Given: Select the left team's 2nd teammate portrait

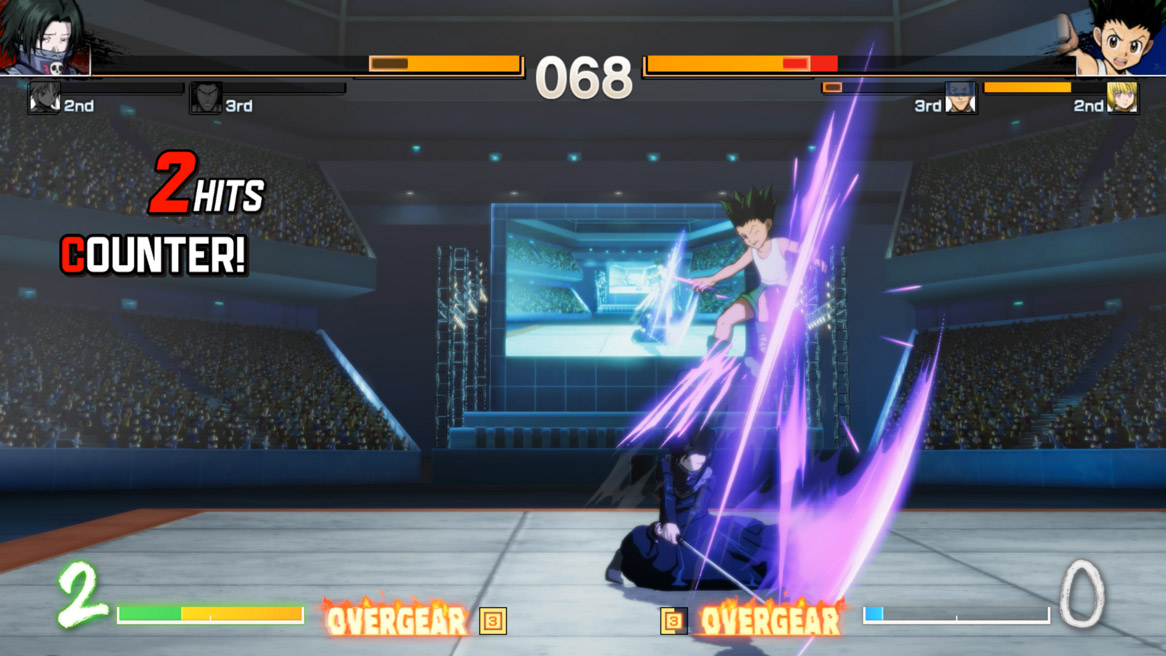Looking at the screenshot, I should tap(44, 98).
